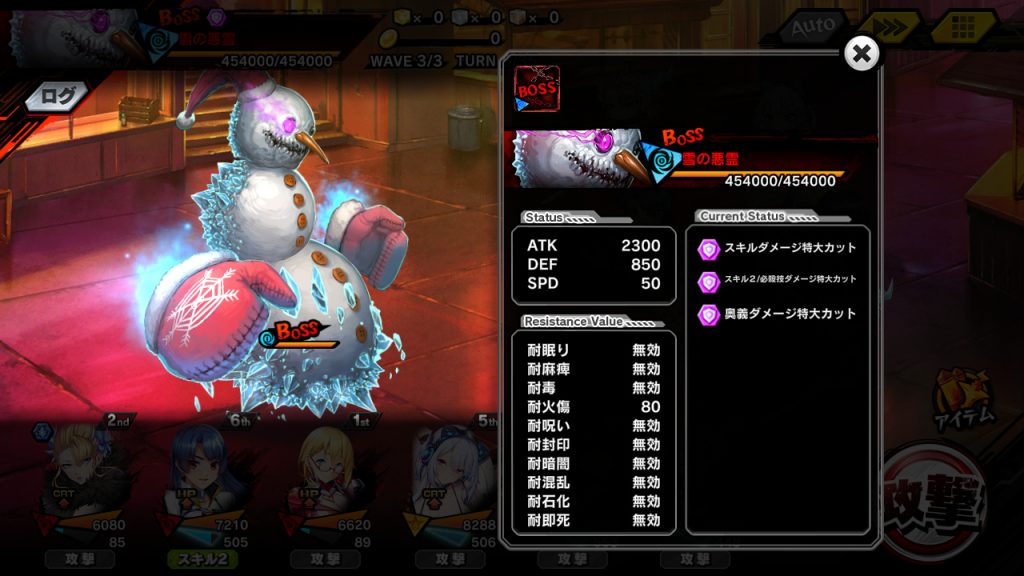Select the スキル2/必殺技ダメージ特大カット status entry
The height and width of the screenshot is (576, 1024).
(x=778, y=280)
